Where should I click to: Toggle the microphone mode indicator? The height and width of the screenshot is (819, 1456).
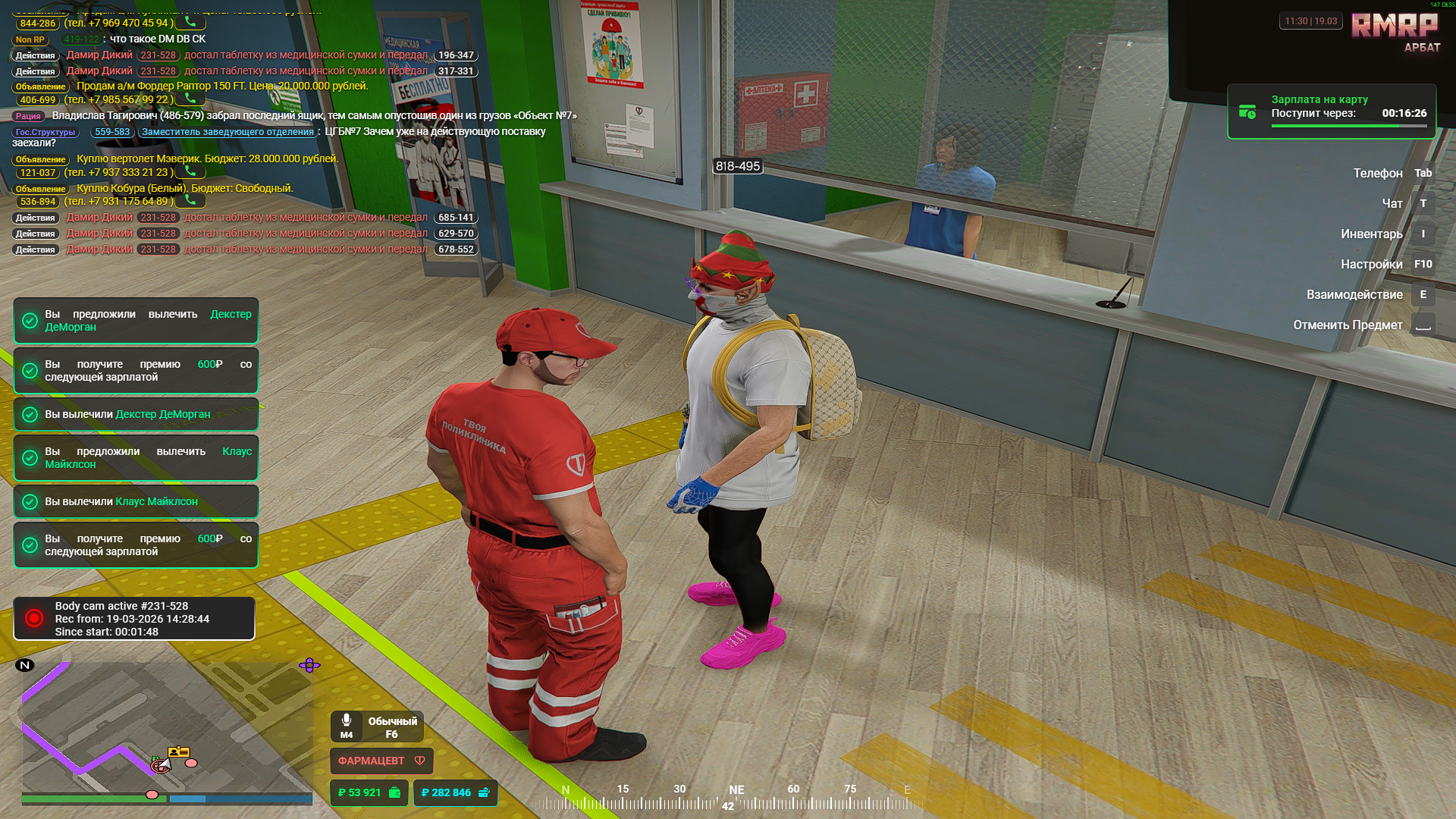377,726
